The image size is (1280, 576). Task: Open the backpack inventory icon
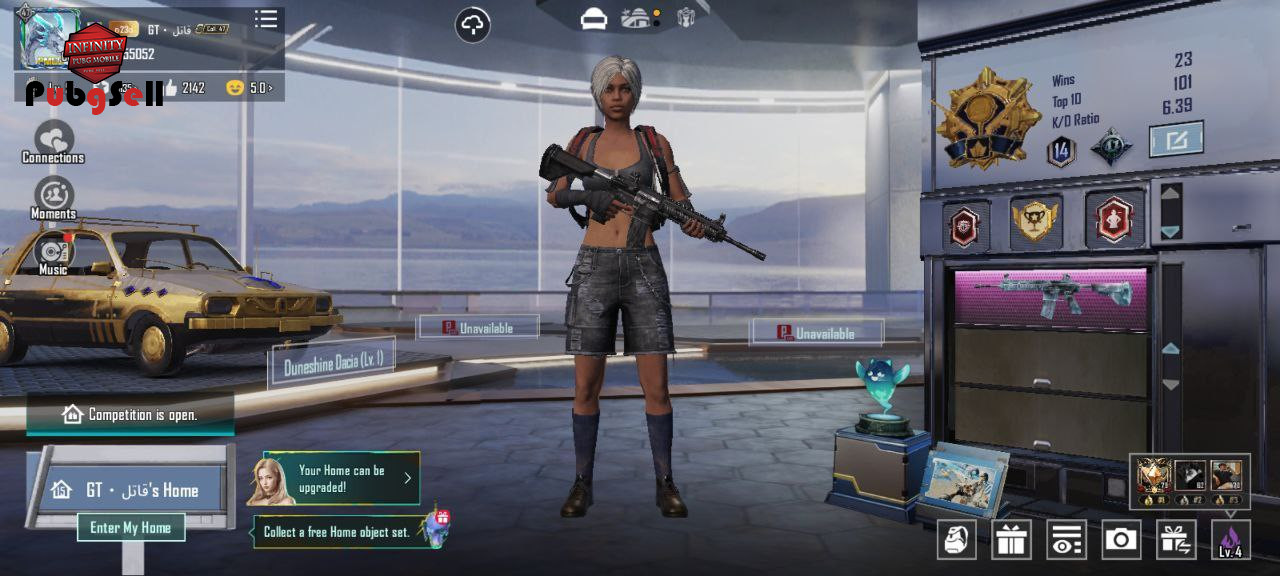click(x=956, y=540)
